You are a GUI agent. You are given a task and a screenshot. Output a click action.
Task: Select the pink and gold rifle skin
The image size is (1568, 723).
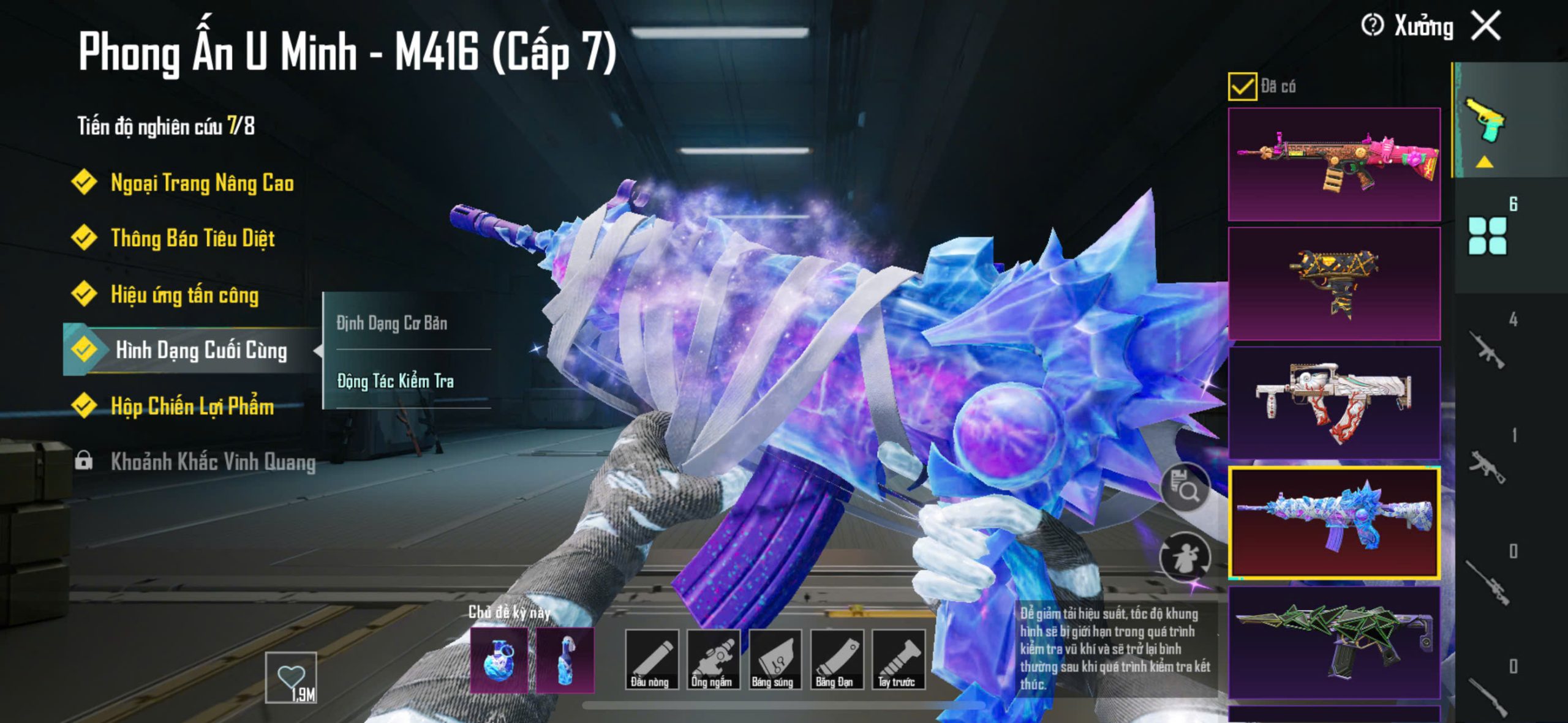(x=1334, y=164)
